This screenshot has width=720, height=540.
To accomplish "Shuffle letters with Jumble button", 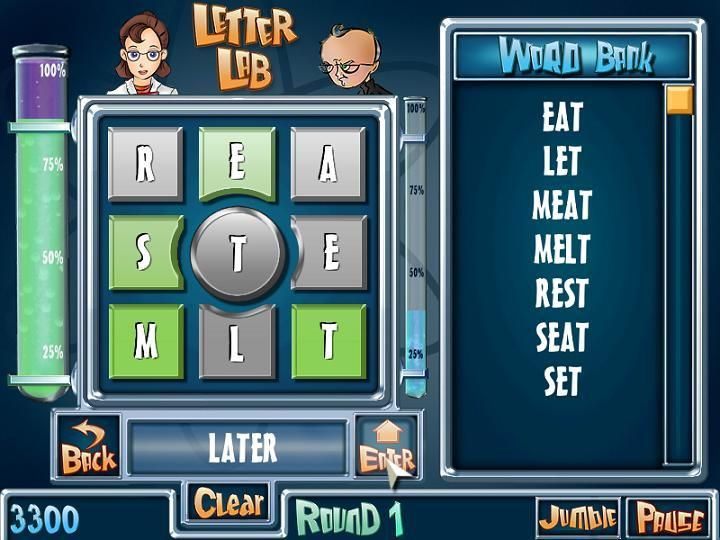I will coord(578,518).
